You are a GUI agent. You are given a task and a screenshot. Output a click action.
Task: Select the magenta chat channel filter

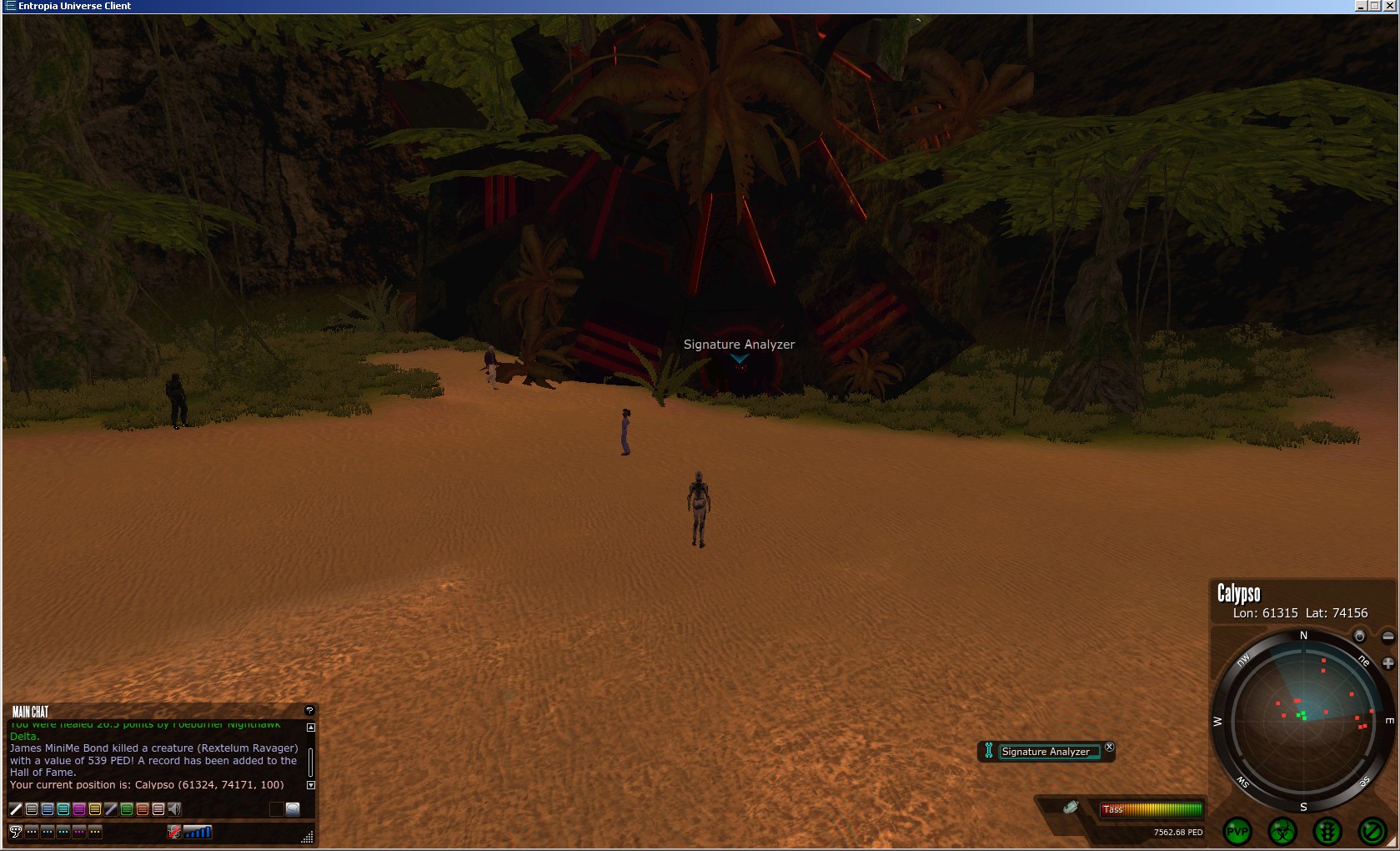coord(79,808)
